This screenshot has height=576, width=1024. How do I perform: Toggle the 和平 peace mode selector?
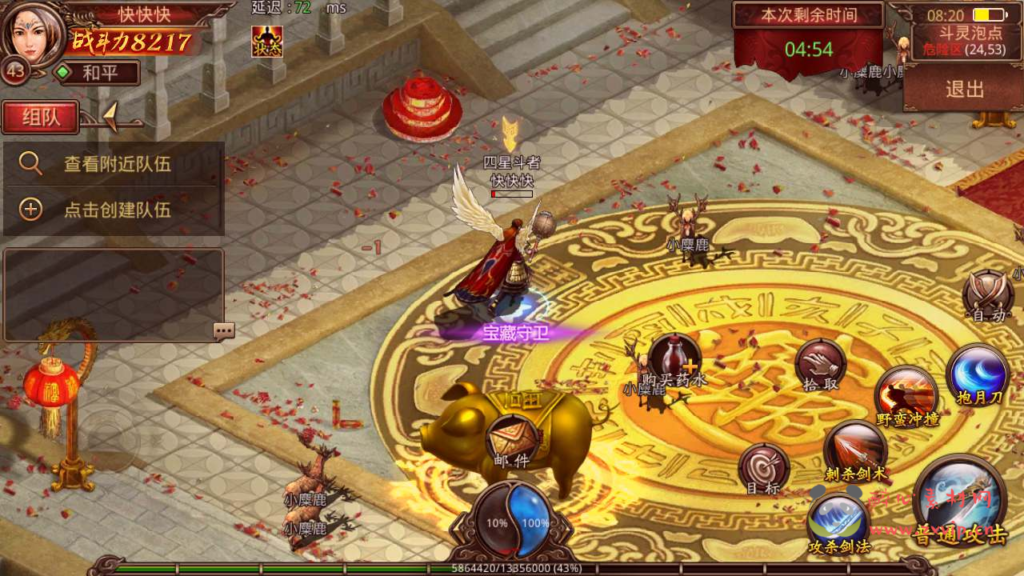(97, 73)
